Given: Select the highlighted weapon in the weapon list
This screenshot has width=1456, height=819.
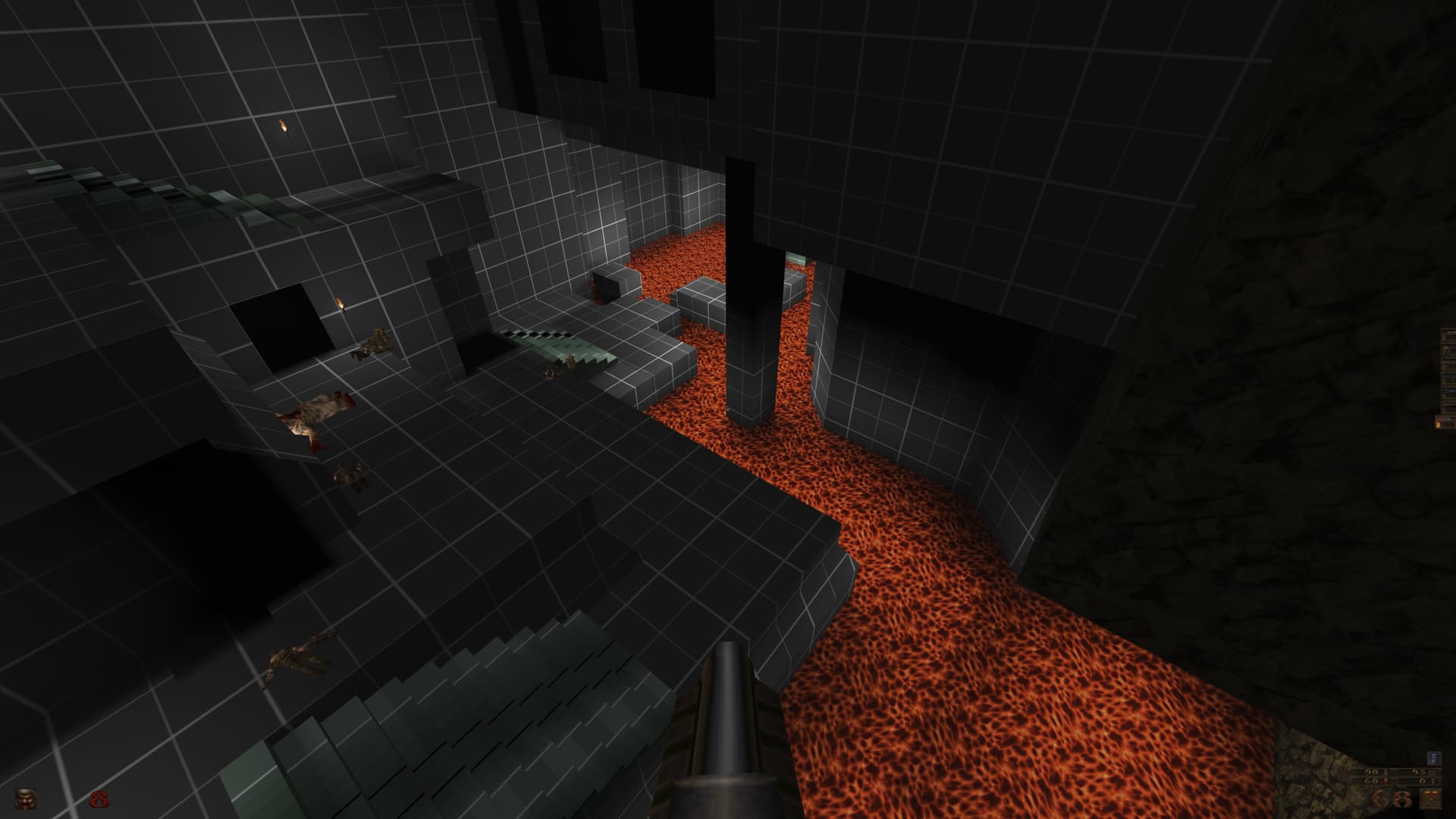Looking at the screenshot, I should pyautogui.click(x=1443, y=420).
